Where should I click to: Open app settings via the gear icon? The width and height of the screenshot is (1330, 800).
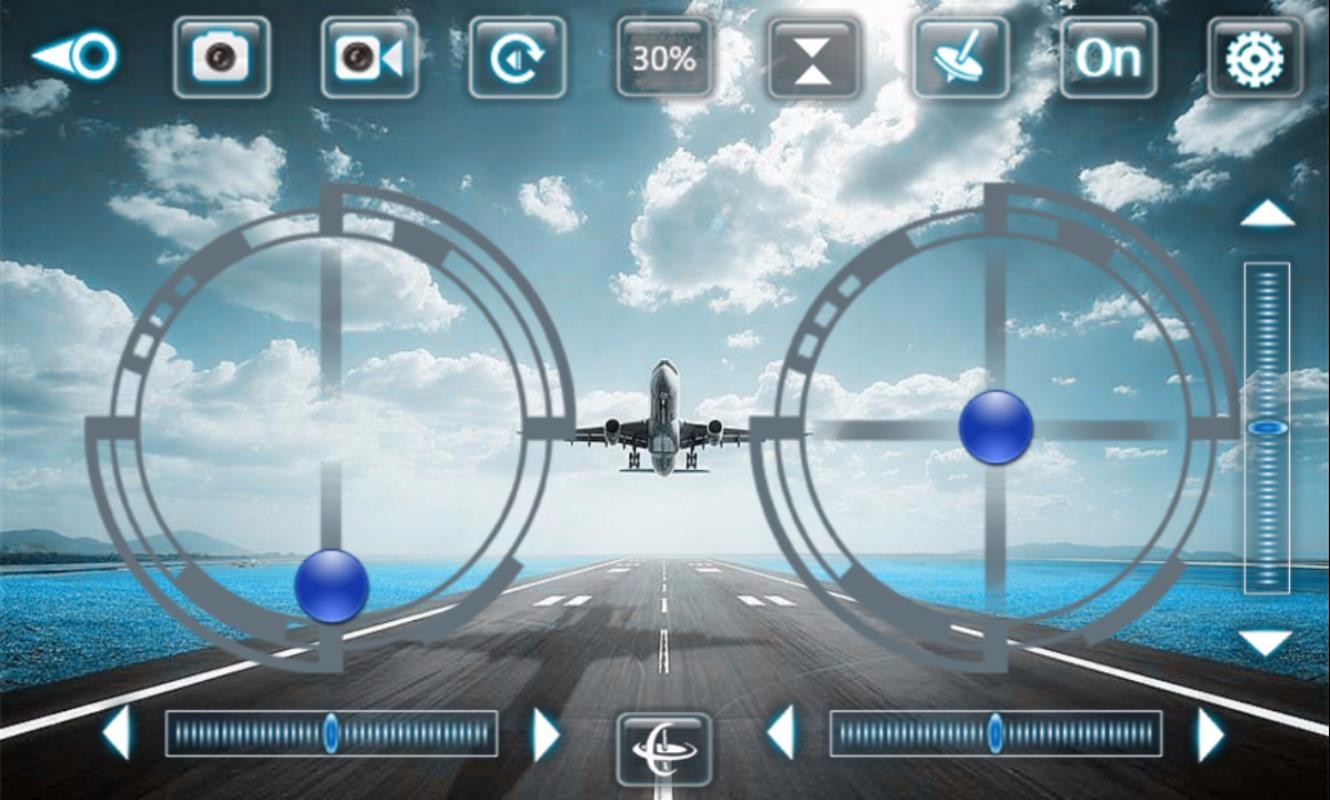tap(1257, 58)
